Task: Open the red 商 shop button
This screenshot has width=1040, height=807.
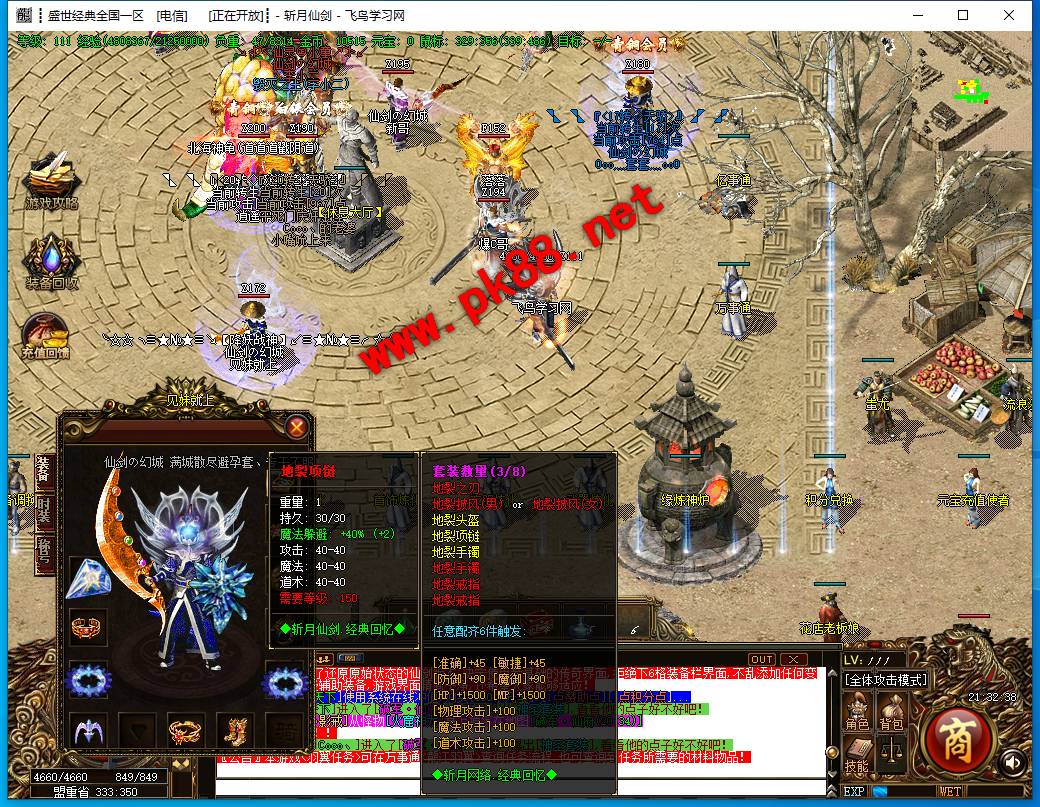Action: (959, 741)
